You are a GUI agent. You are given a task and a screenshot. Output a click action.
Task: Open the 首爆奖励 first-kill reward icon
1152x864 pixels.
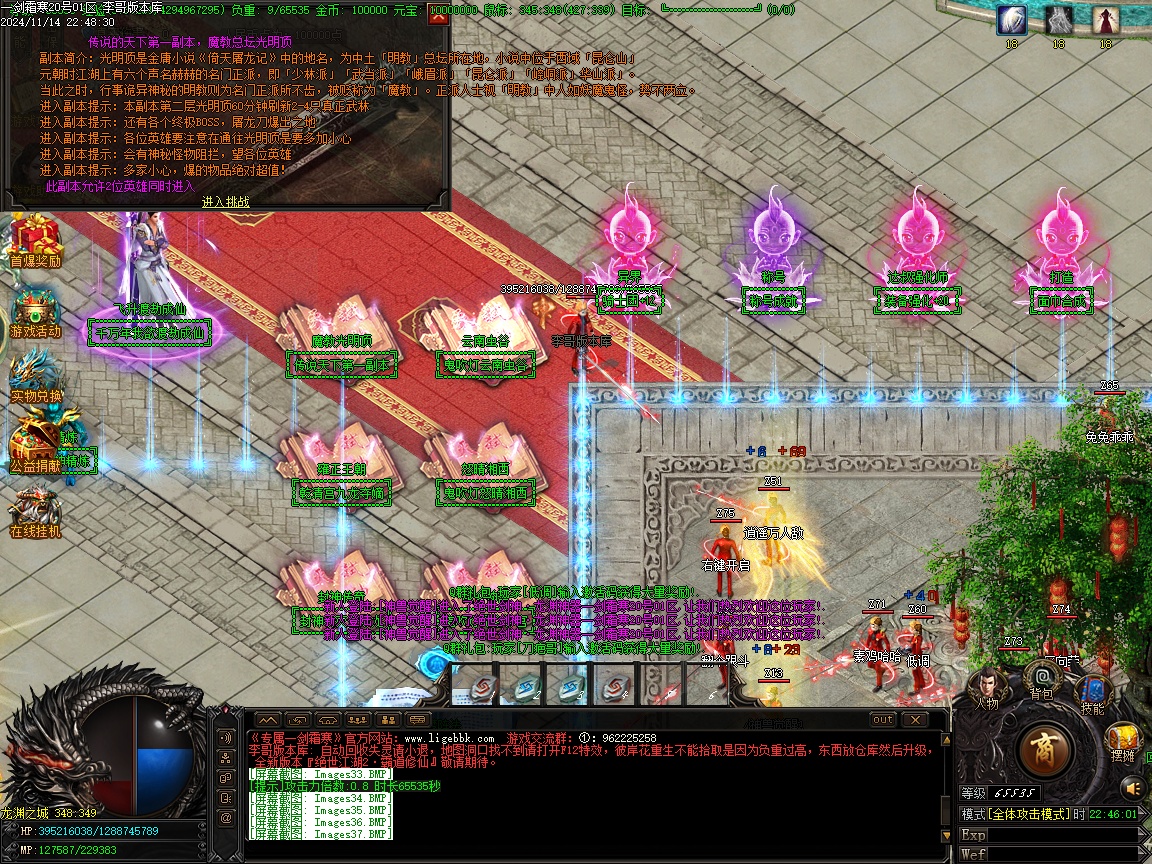coord(35,240)
